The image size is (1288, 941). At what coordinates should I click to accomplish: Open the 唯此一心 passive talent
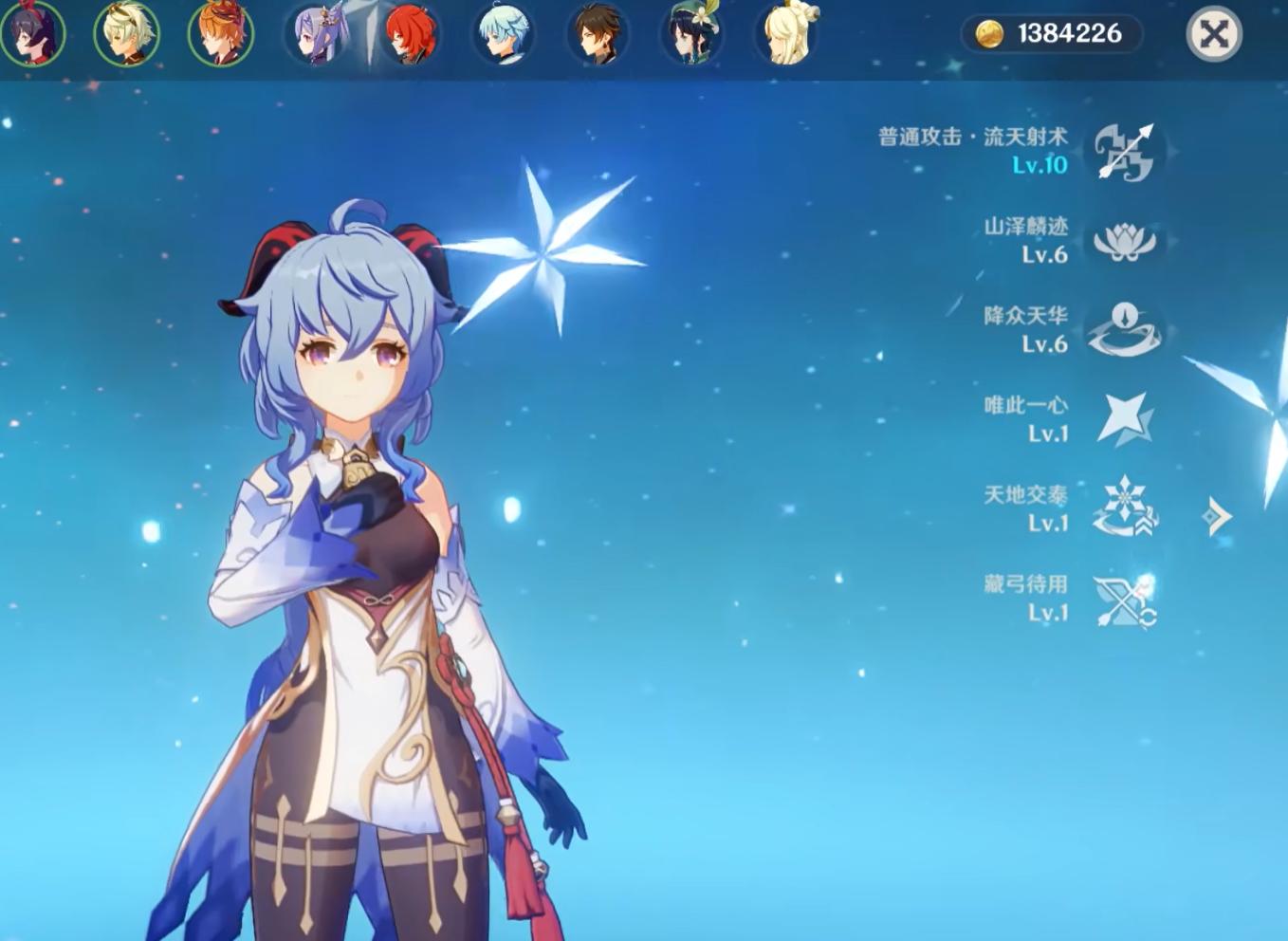point(1126,419)
